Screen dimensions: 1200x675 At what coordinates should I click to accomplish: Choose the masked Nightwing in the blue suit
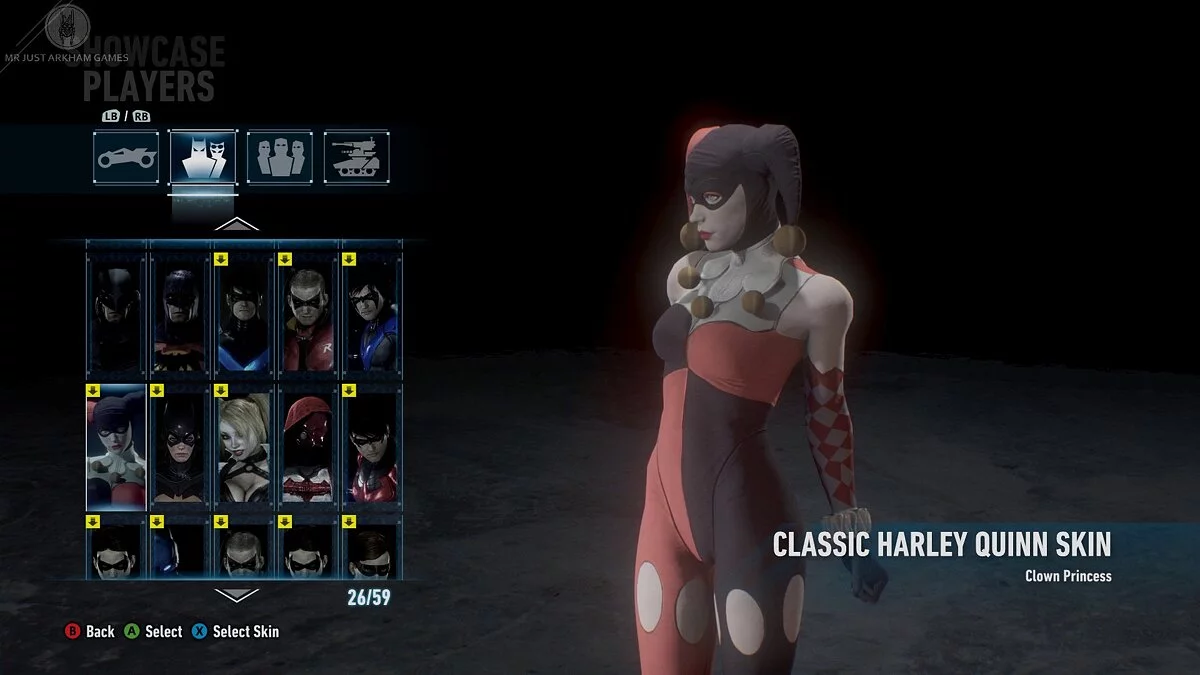(x=372, y=312)
